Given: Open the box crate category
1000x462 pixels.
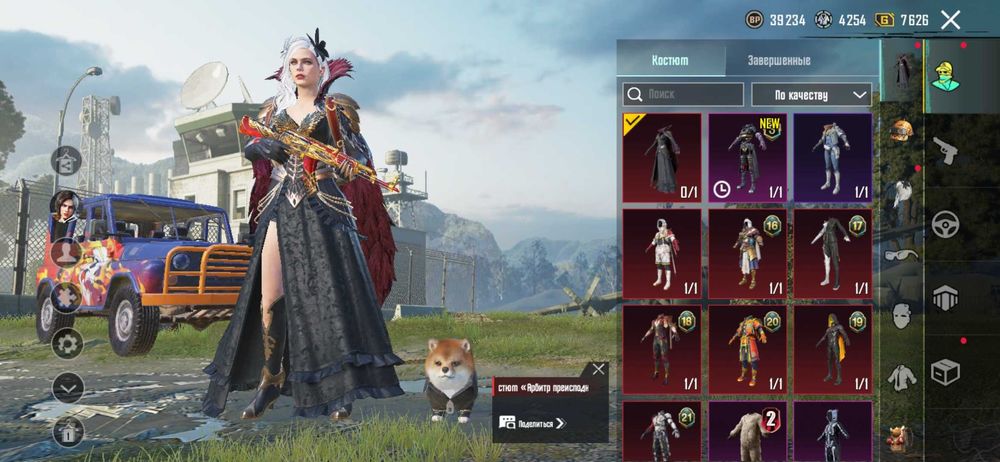Looking at the screenshot, I should click(x=944, y=372).
